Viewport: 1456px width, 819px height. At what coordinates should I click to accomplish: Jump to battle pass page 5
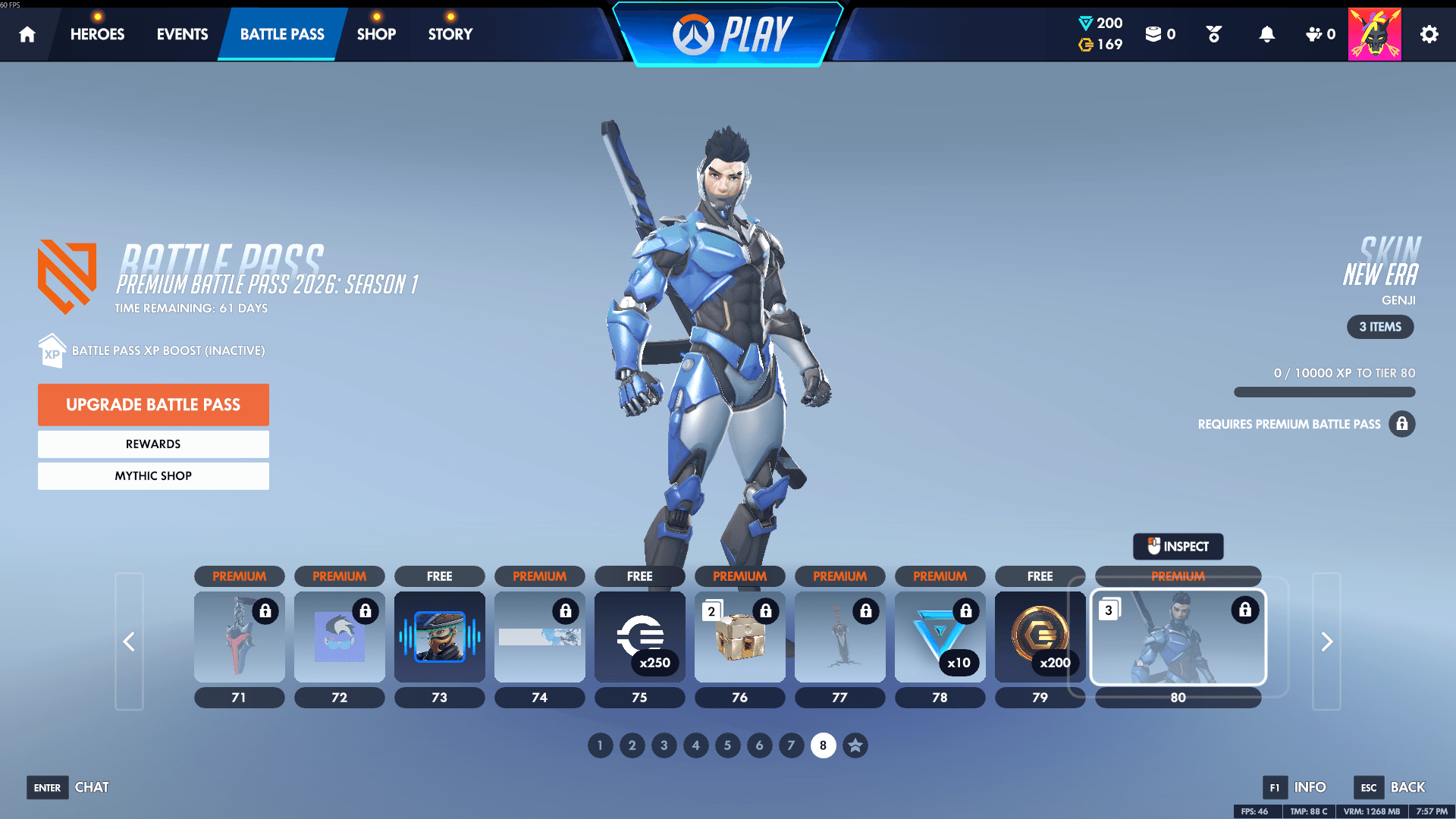(727, 745)
